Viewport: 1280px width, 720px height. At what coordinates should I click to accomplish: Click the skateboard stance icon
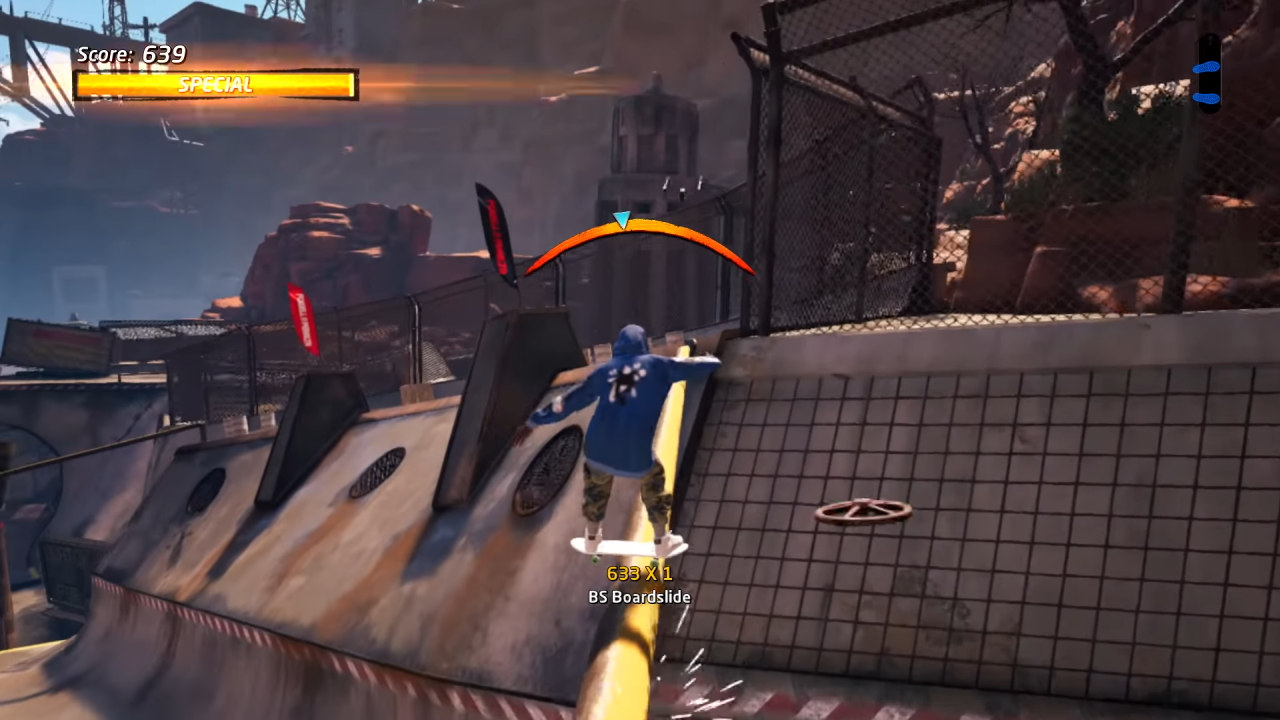pyautogui.click(x=1207, y=78)
